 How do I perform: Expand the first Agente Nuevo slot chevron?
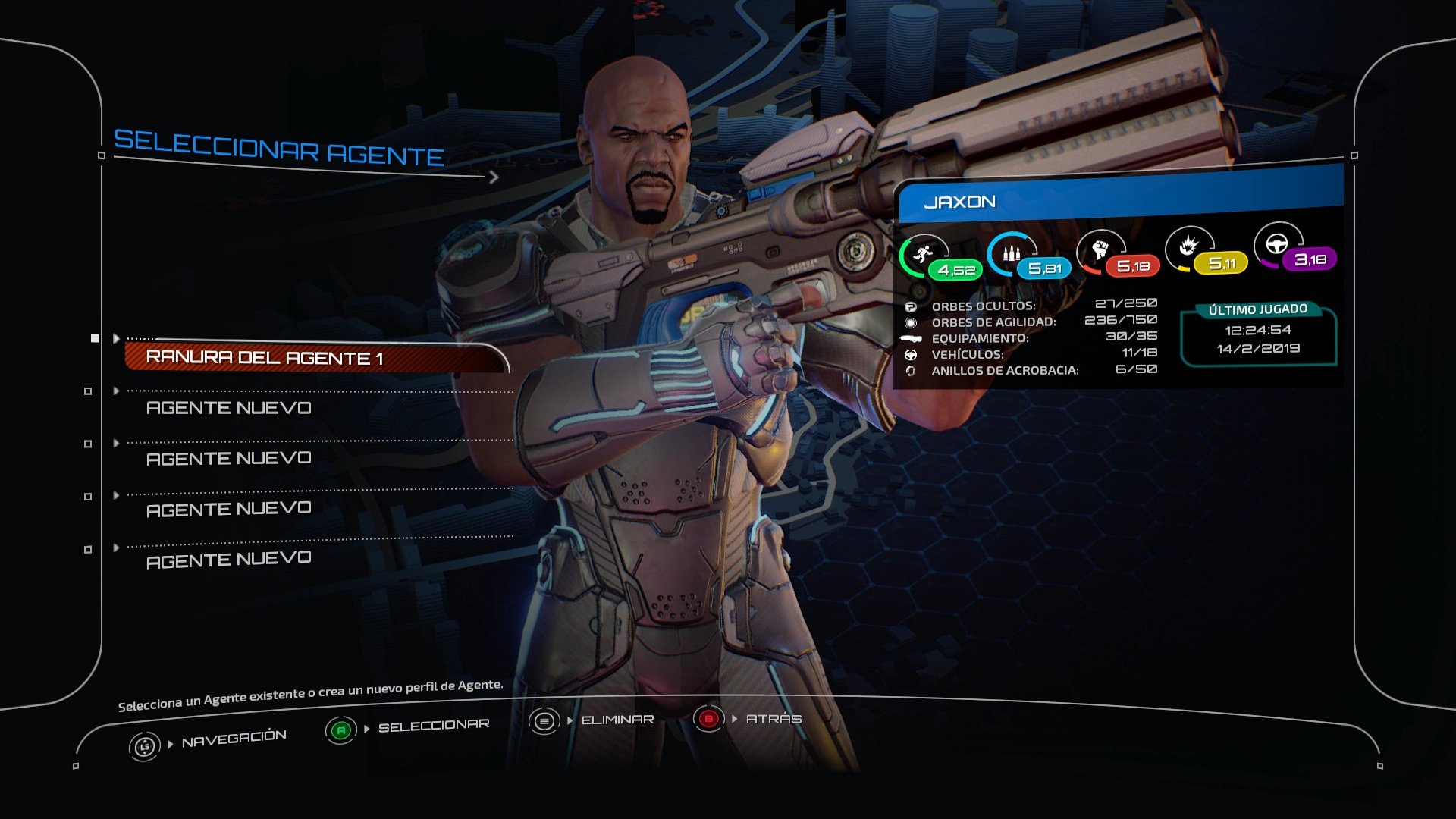click(x=115, y=391)
